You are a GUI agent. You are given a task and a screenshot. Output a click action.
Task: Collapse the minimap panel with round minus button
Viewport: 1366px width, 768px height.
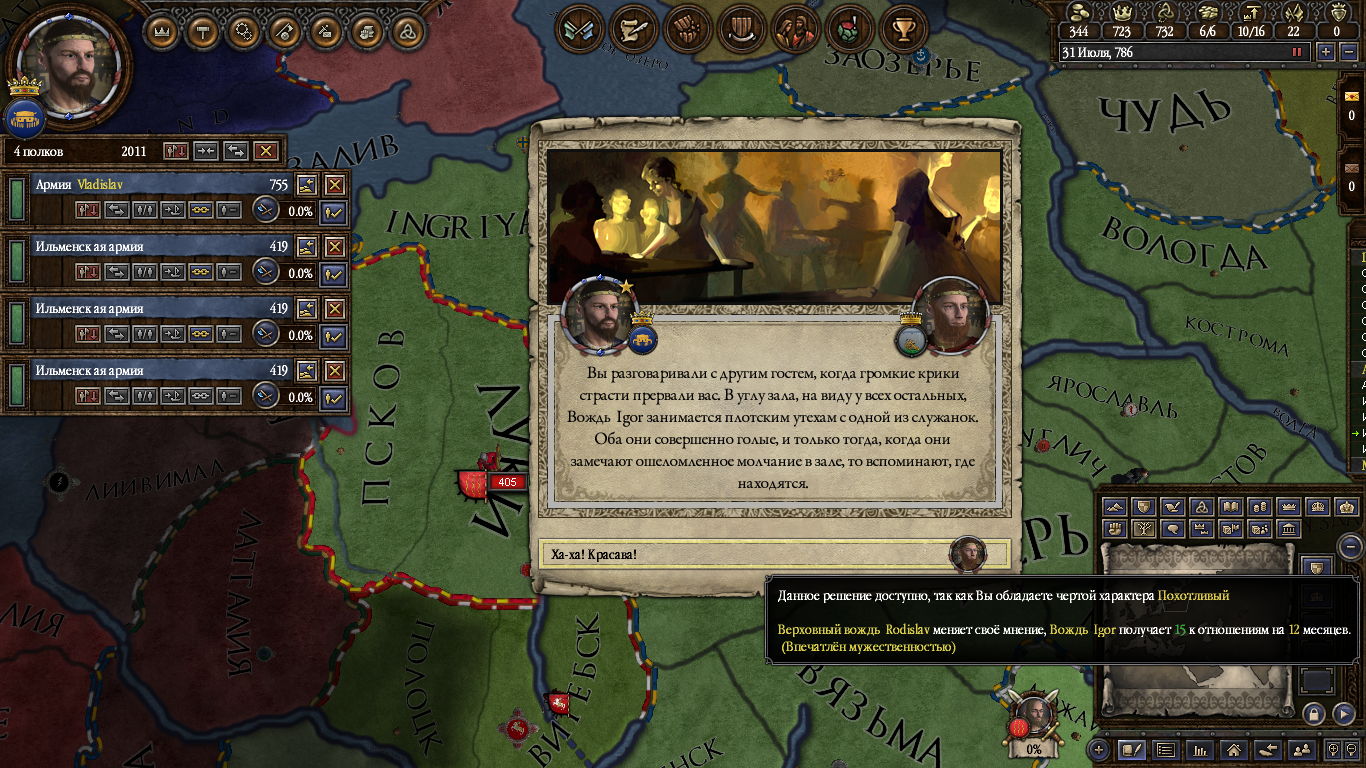click(1350, 547)
